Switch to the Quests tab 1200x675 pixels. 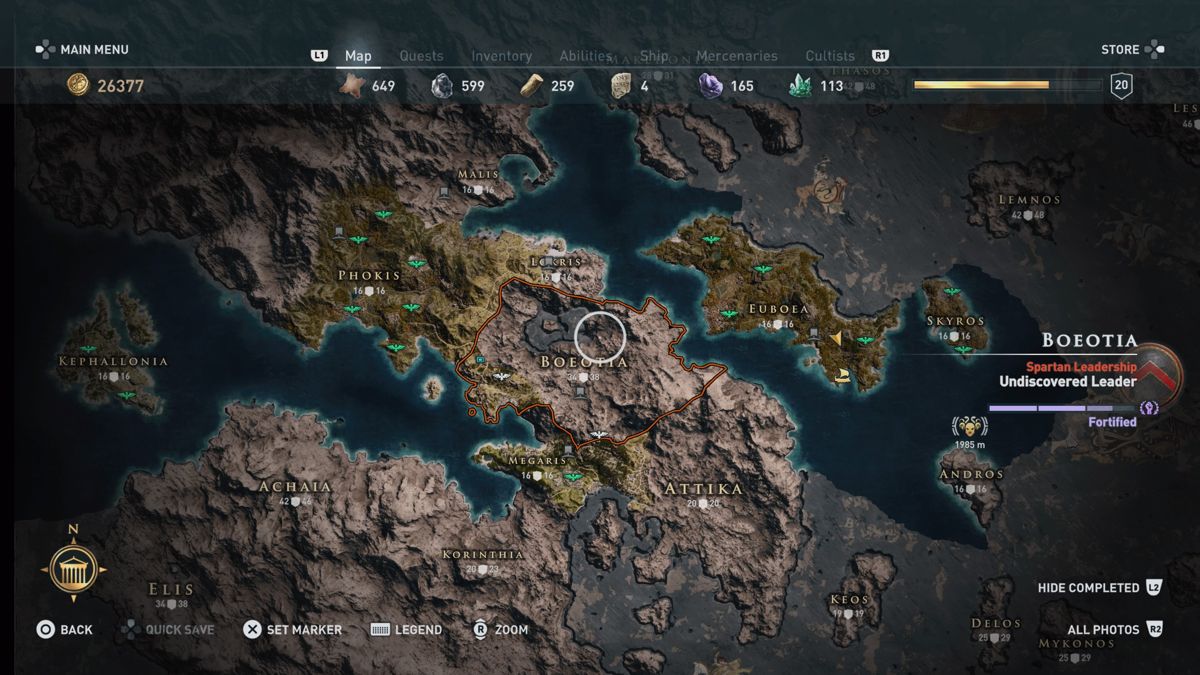coord(421,56)
